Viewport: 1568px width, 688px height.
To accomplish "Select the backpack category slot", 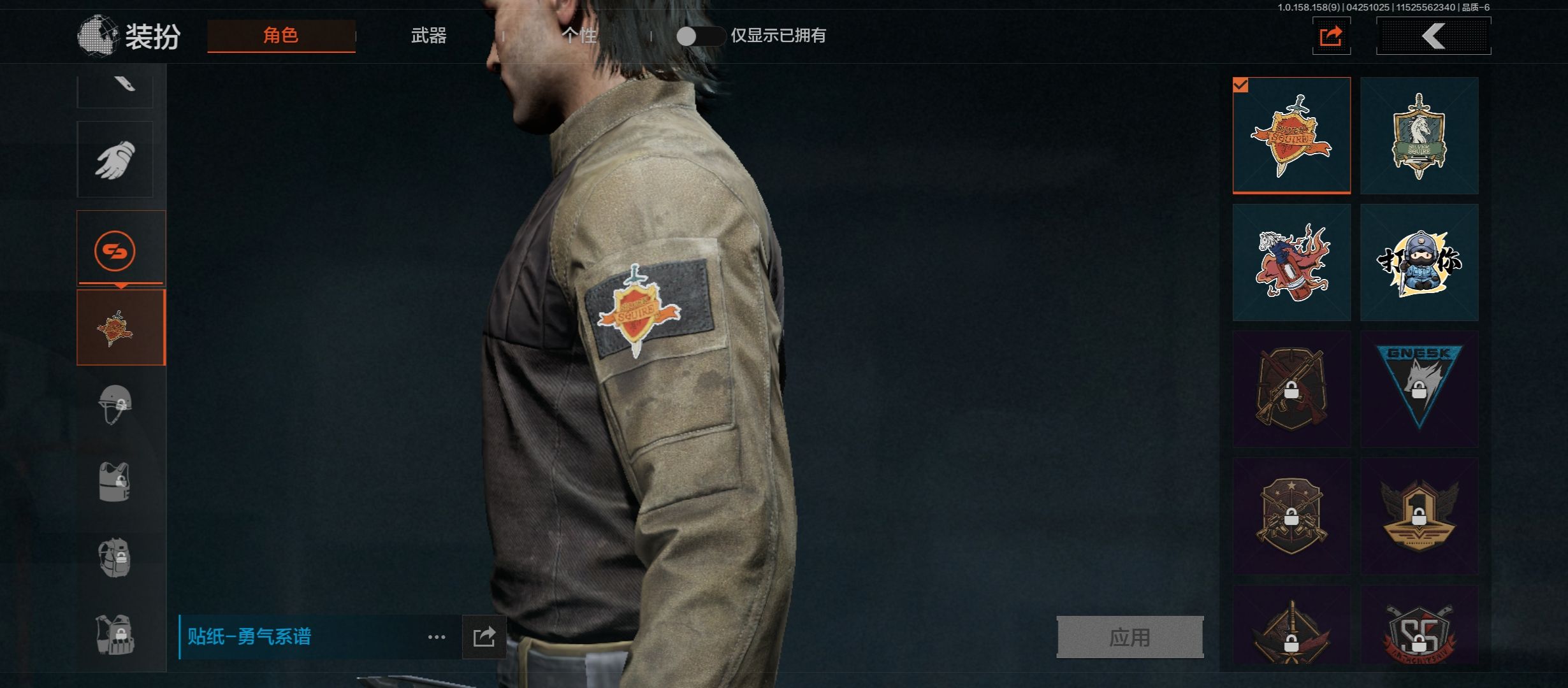I will (115, 558).
